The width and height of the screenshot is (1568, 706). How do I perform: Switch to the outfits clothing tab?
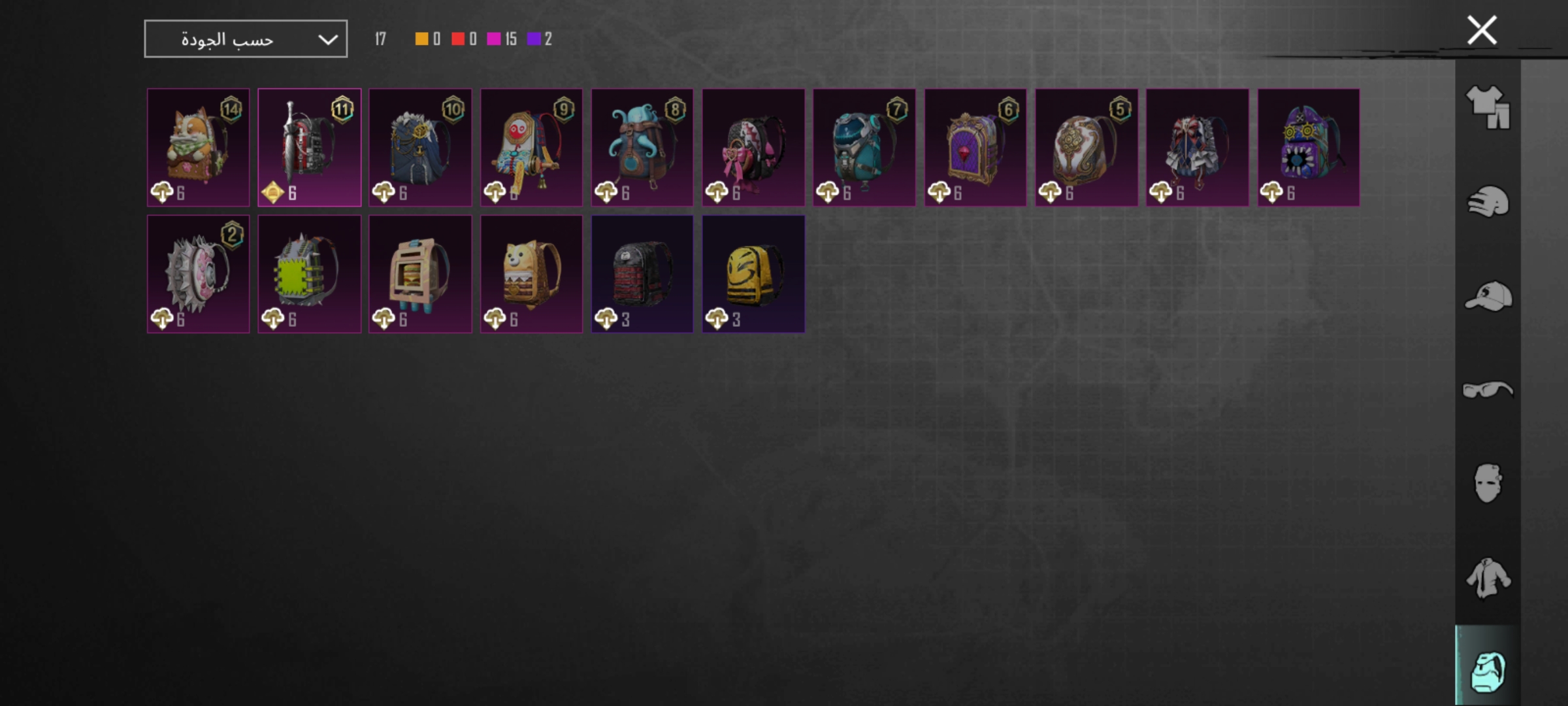[1488, 107]
